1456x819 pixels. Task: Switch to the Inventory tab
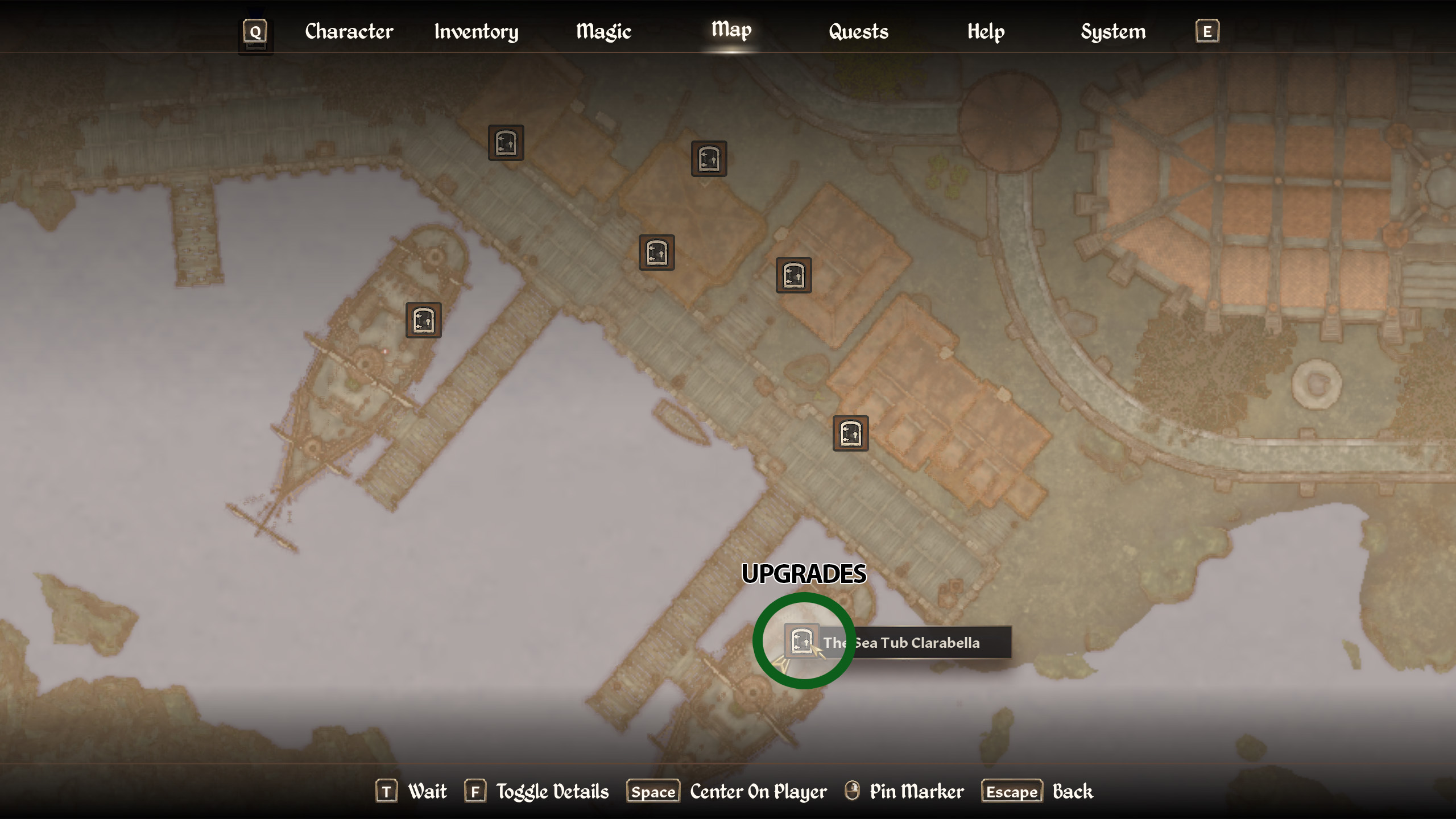(475, 32)
